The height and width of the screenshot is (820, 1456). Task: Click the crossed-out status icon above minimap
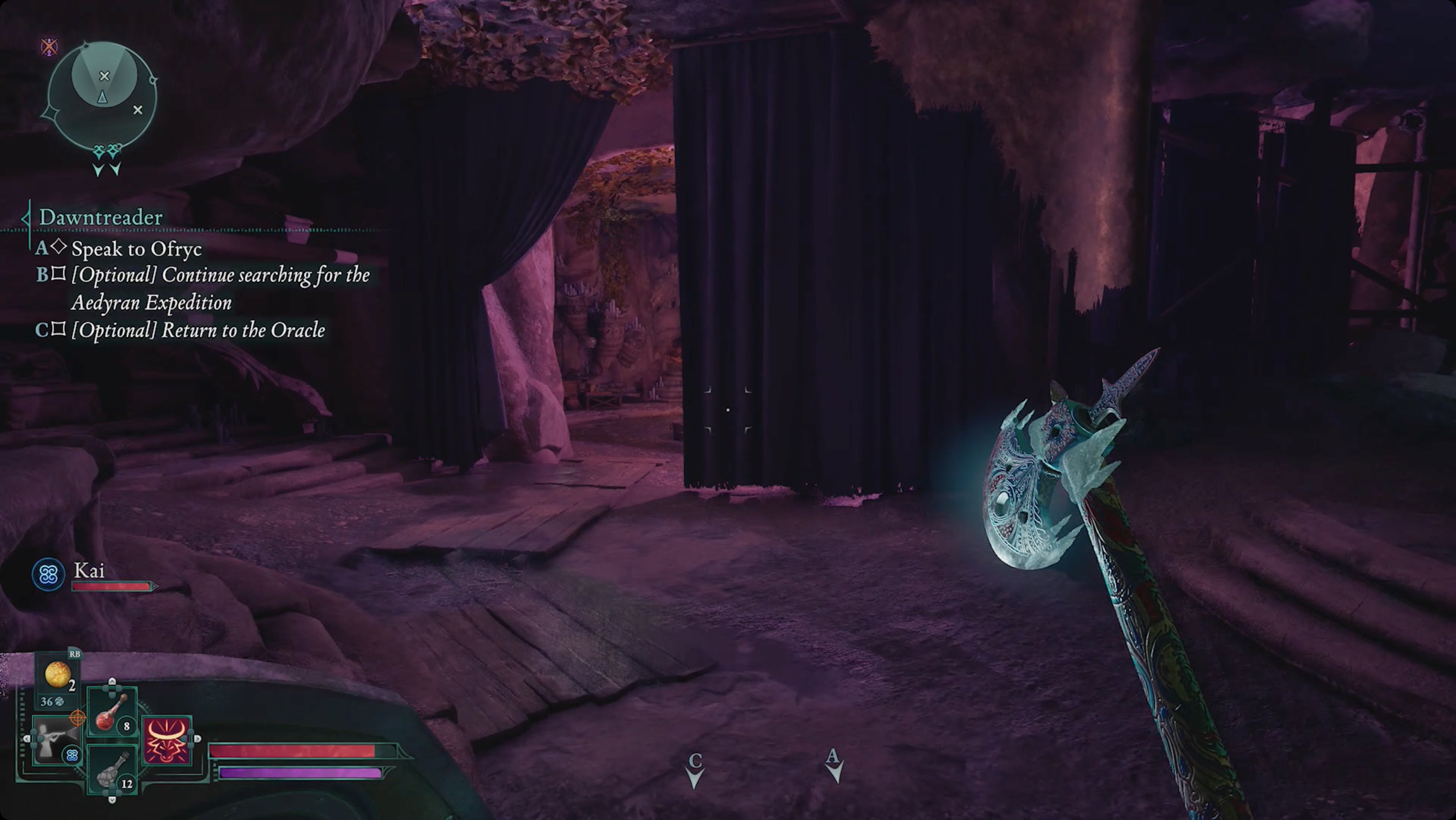49,47
